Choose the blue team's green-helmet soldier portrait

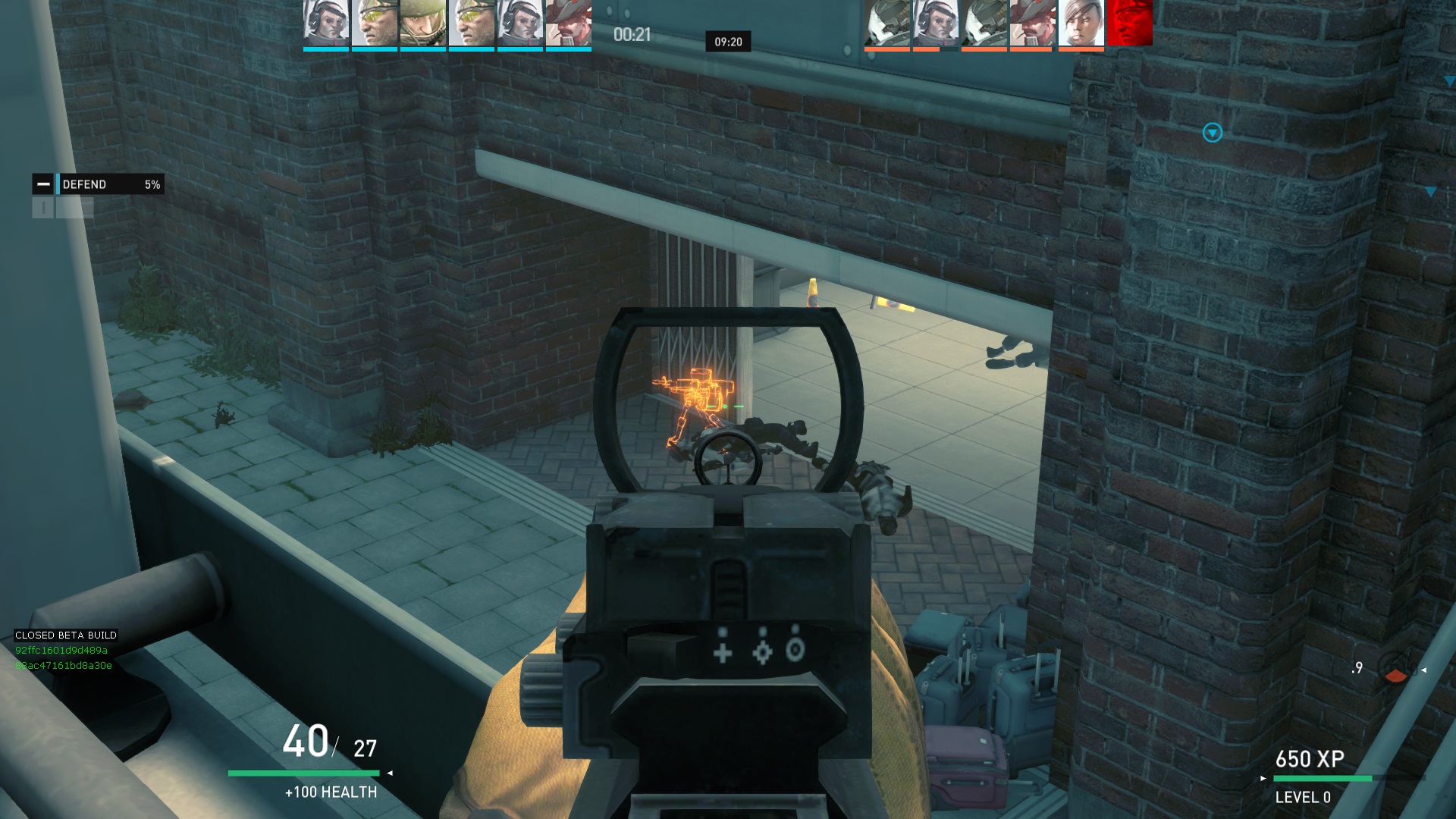422,24
